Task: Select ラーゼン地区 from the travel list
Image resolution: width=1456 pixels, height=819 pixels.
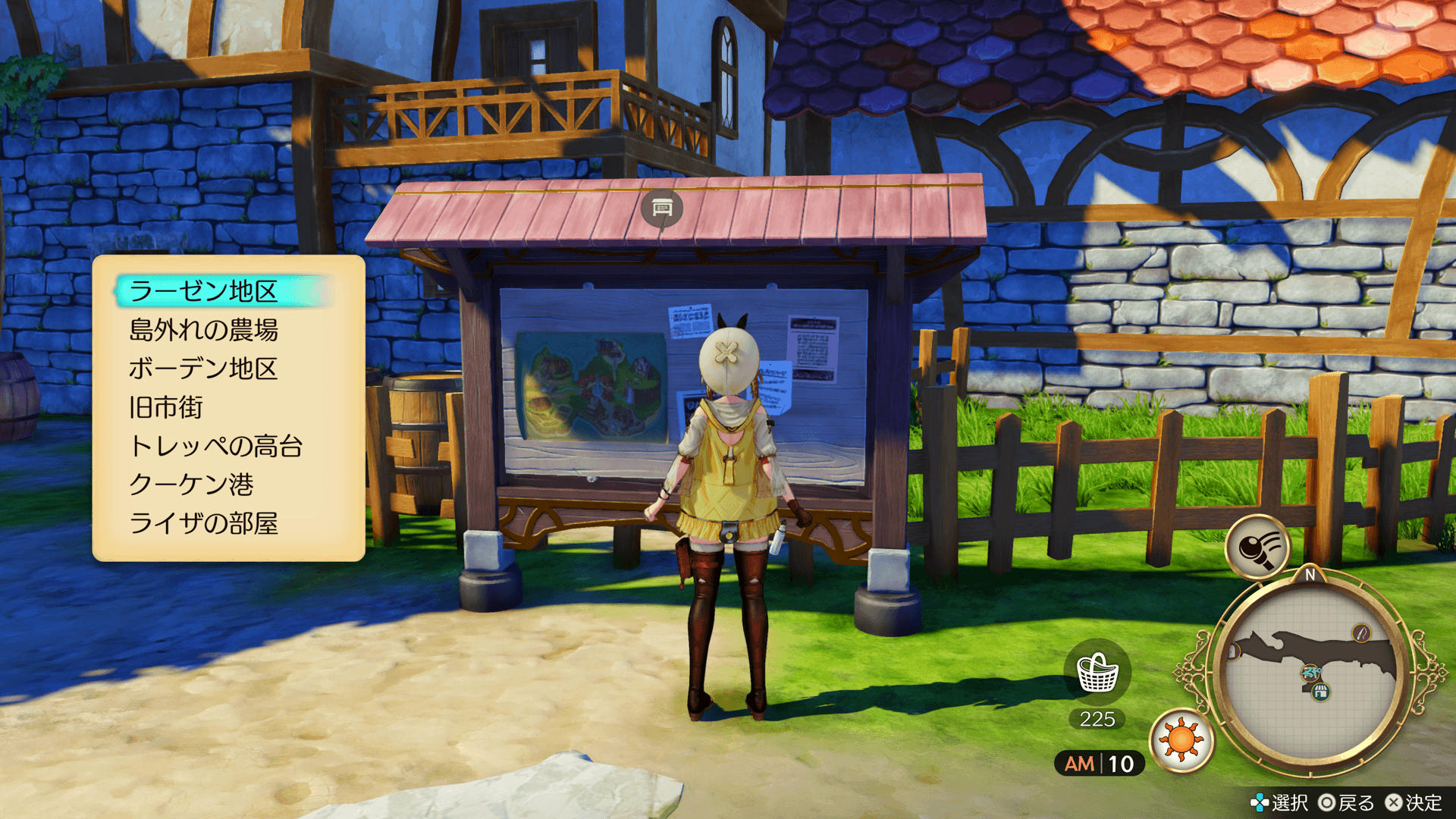Action: [x=203, y=291]
